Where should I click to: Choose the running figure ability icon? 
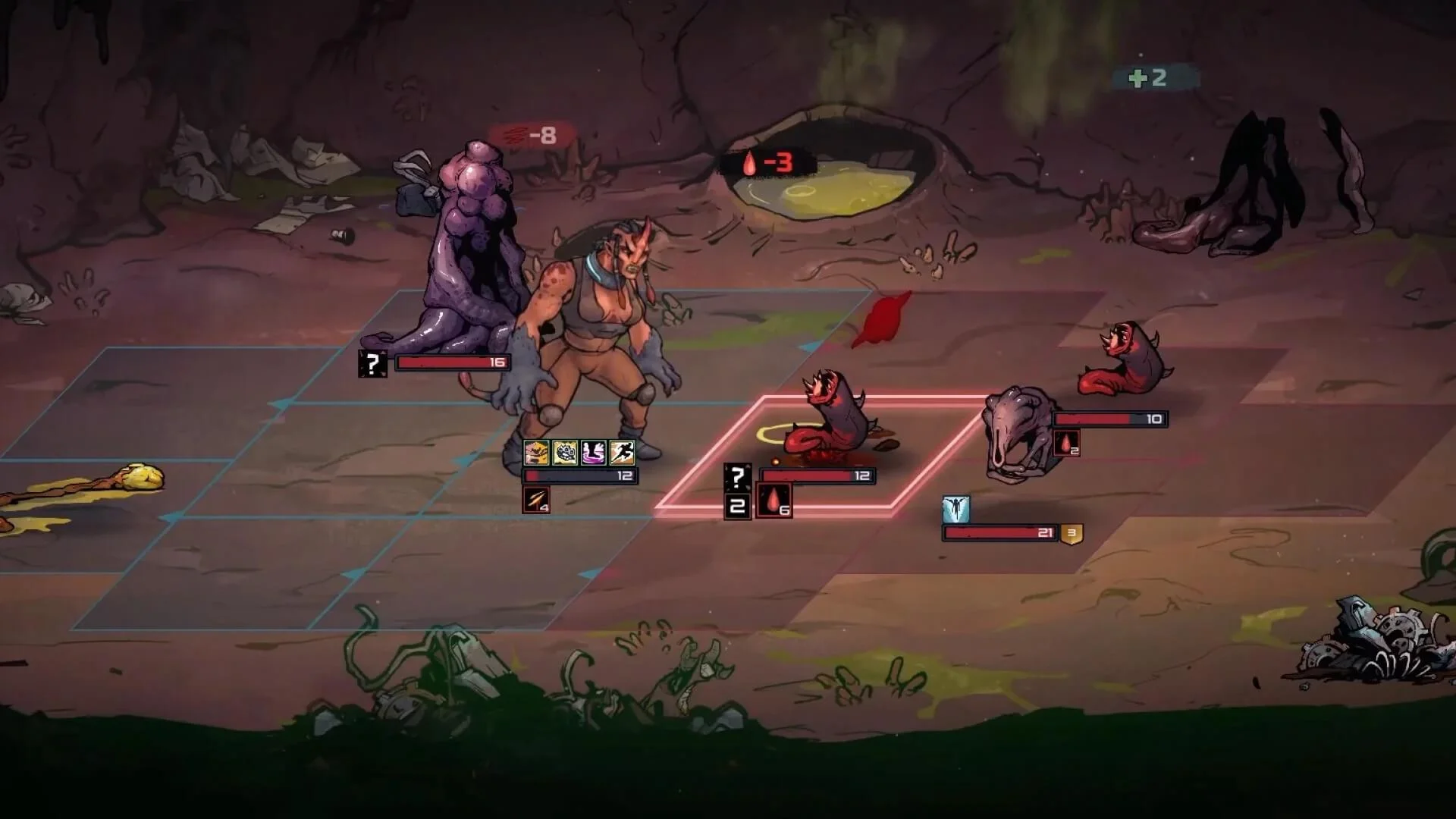622,453
